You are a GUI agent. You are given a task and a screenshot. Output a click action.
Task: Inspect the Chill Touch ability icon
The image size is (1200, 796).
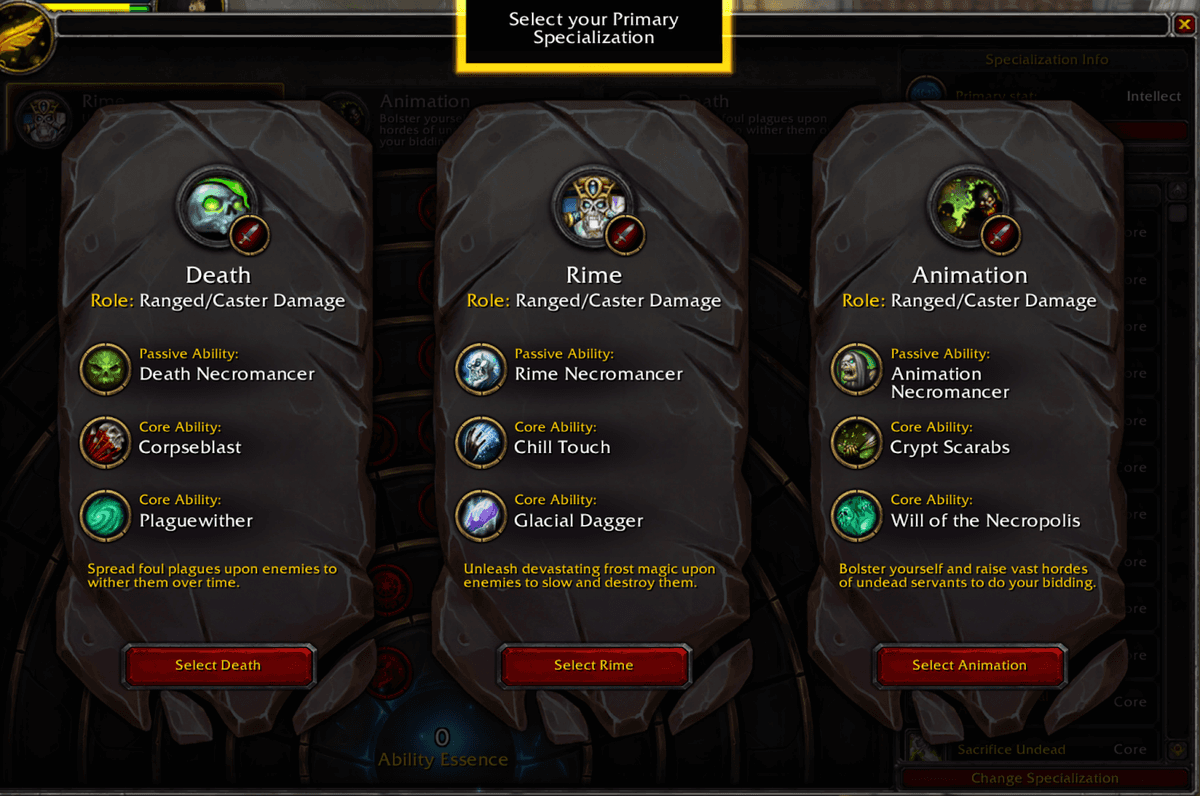point(481,441)
